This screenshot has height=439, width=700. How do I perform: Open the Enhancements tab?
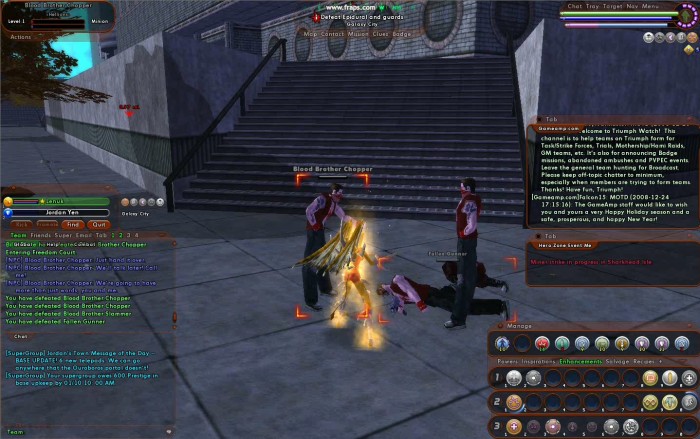pyautogui.click(x=580, y=359)
